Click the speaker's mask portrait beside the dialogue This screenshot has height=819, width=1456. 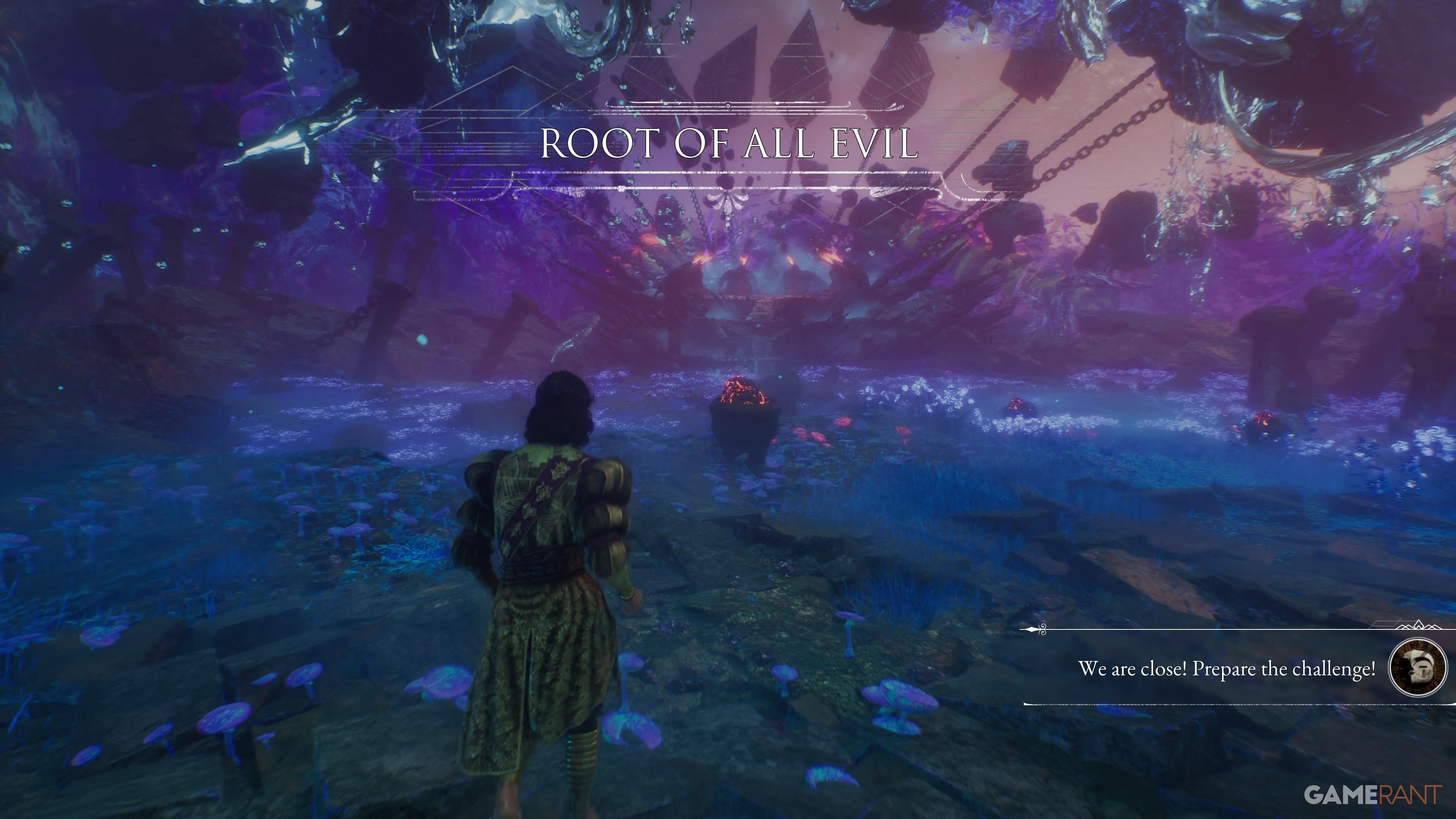click(1418, 667)
